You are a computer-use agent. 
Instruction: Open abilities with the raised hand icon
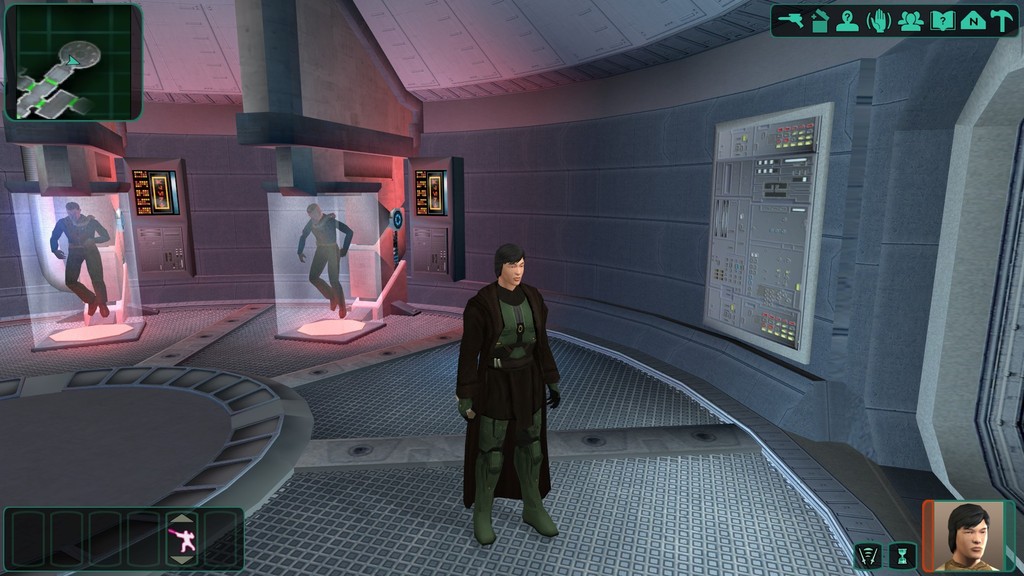879,20
